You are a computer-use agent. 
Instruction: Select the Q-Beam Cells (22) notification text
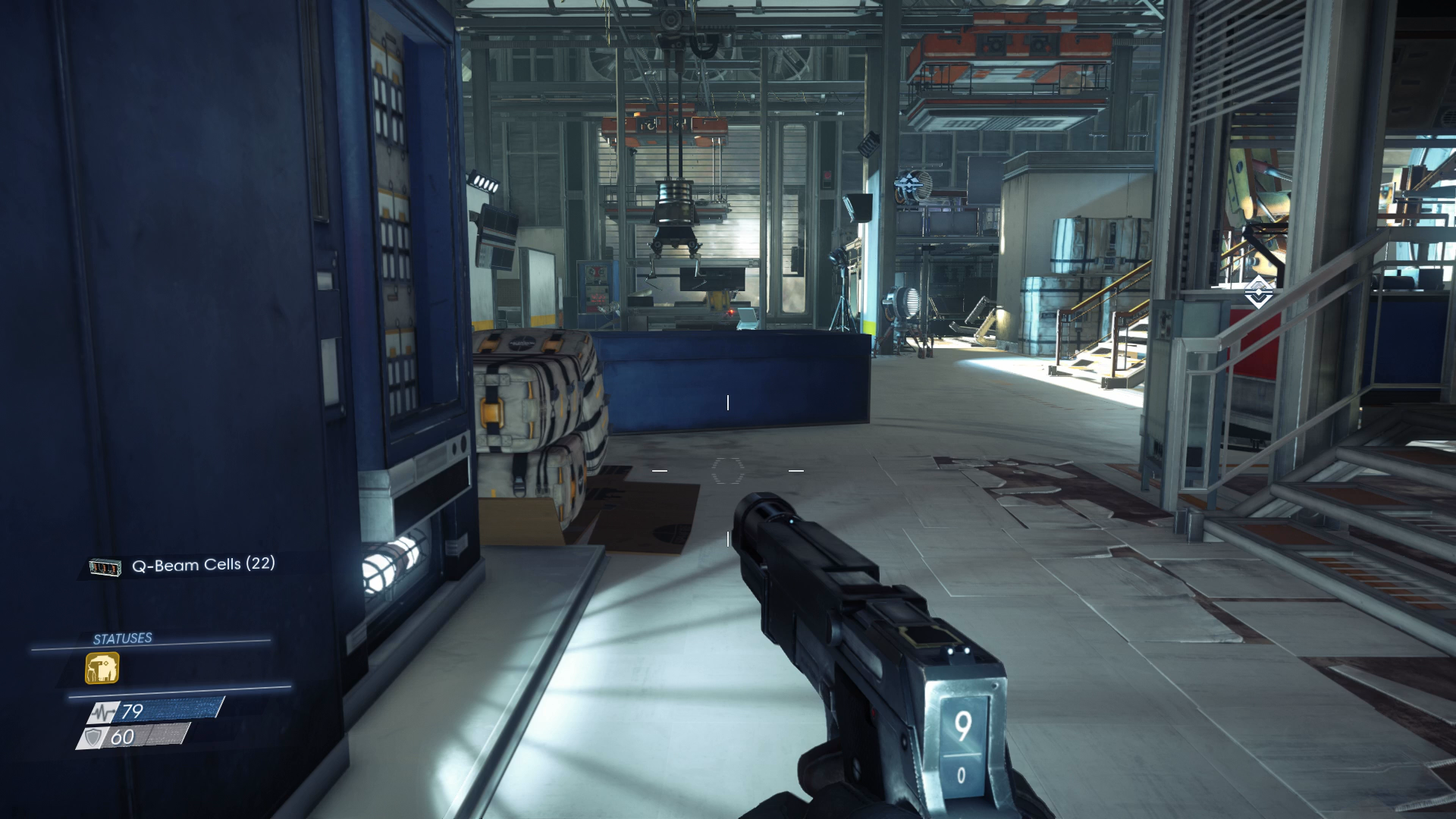[x=203, y=564]
